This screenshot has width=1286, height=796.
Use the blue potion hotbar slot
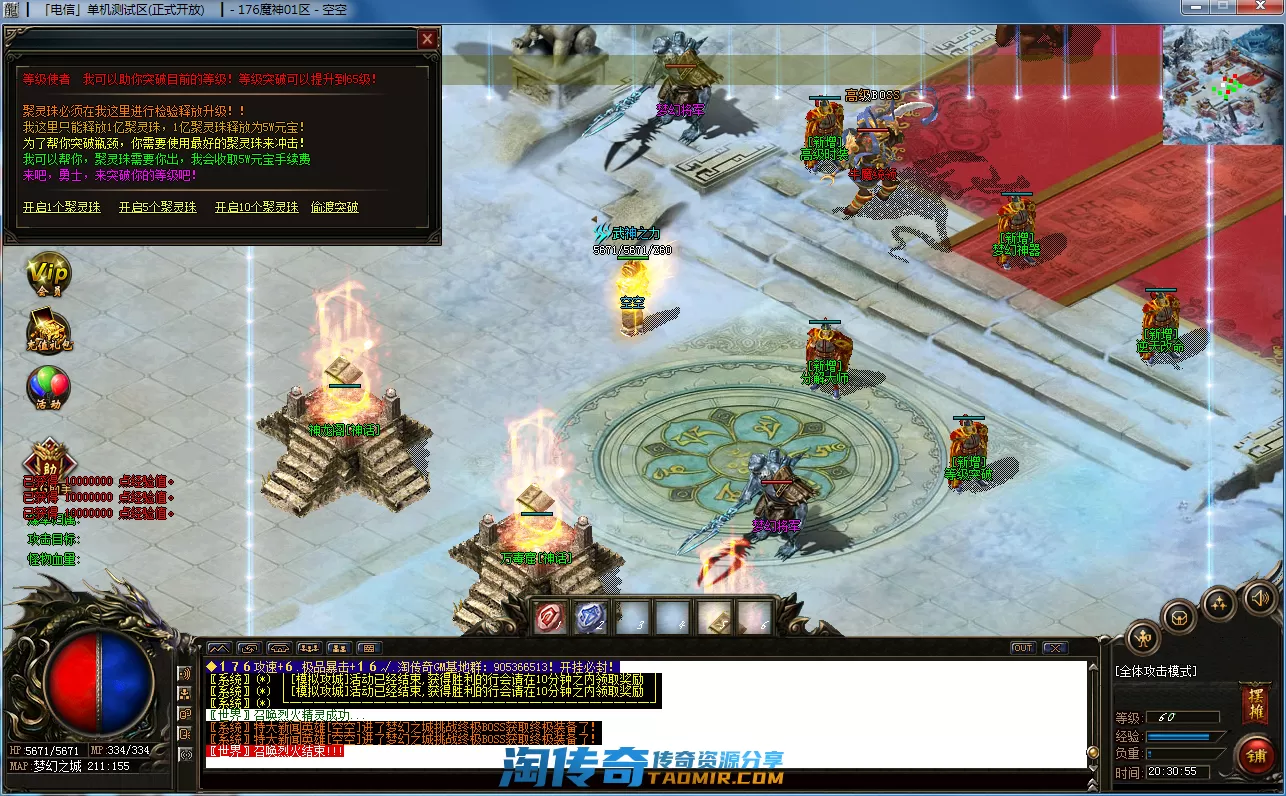pyautogui.click(x=591, y=617)
